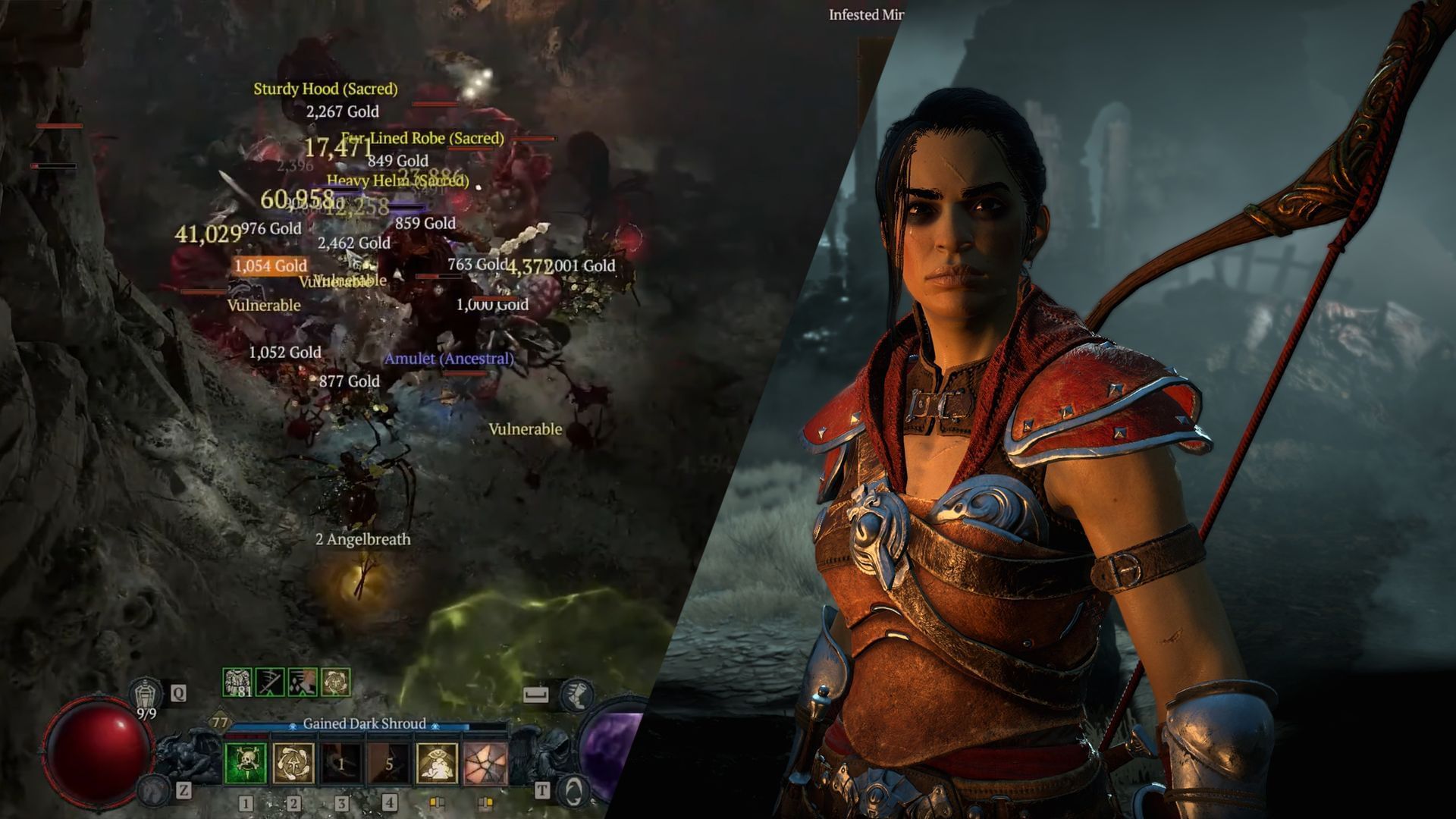The height and width of the screenshot is (819, 1456).
Task: Grab the highlighted 1,054 Gold label
Action: (270, 265)
